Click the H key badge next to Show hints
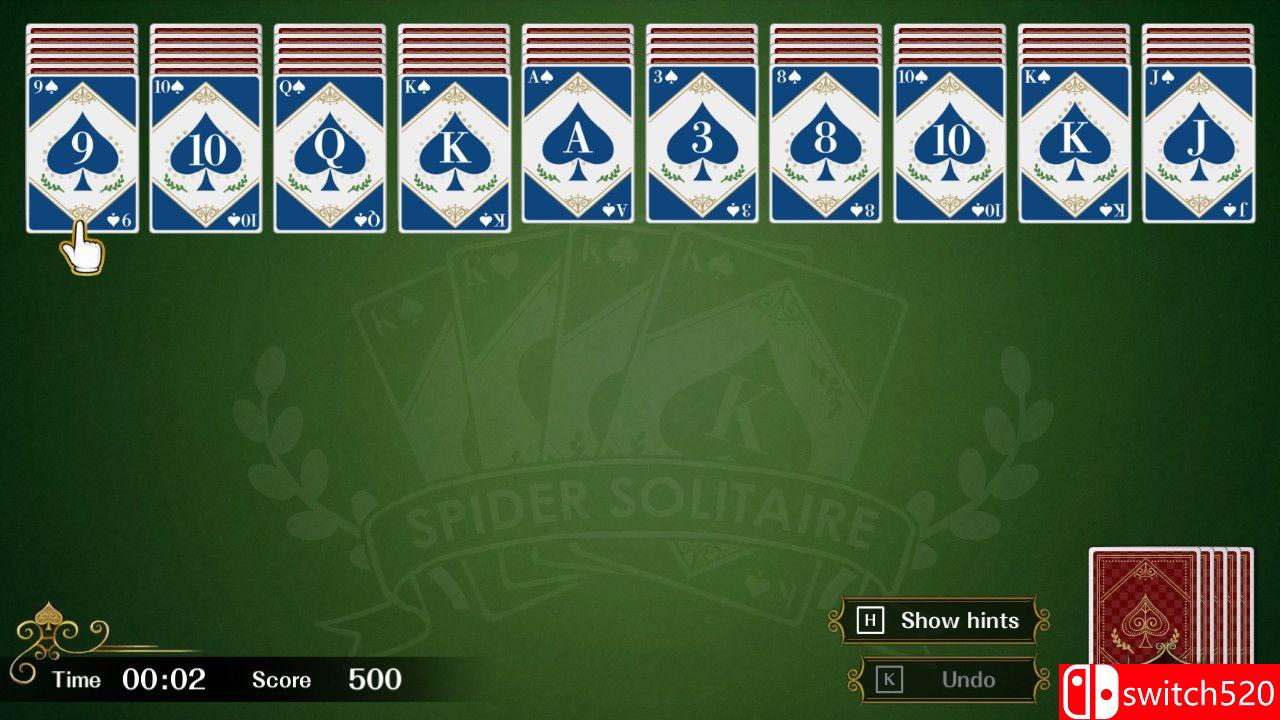This screenshot has width=1280, height=720. tap(871, 620)
